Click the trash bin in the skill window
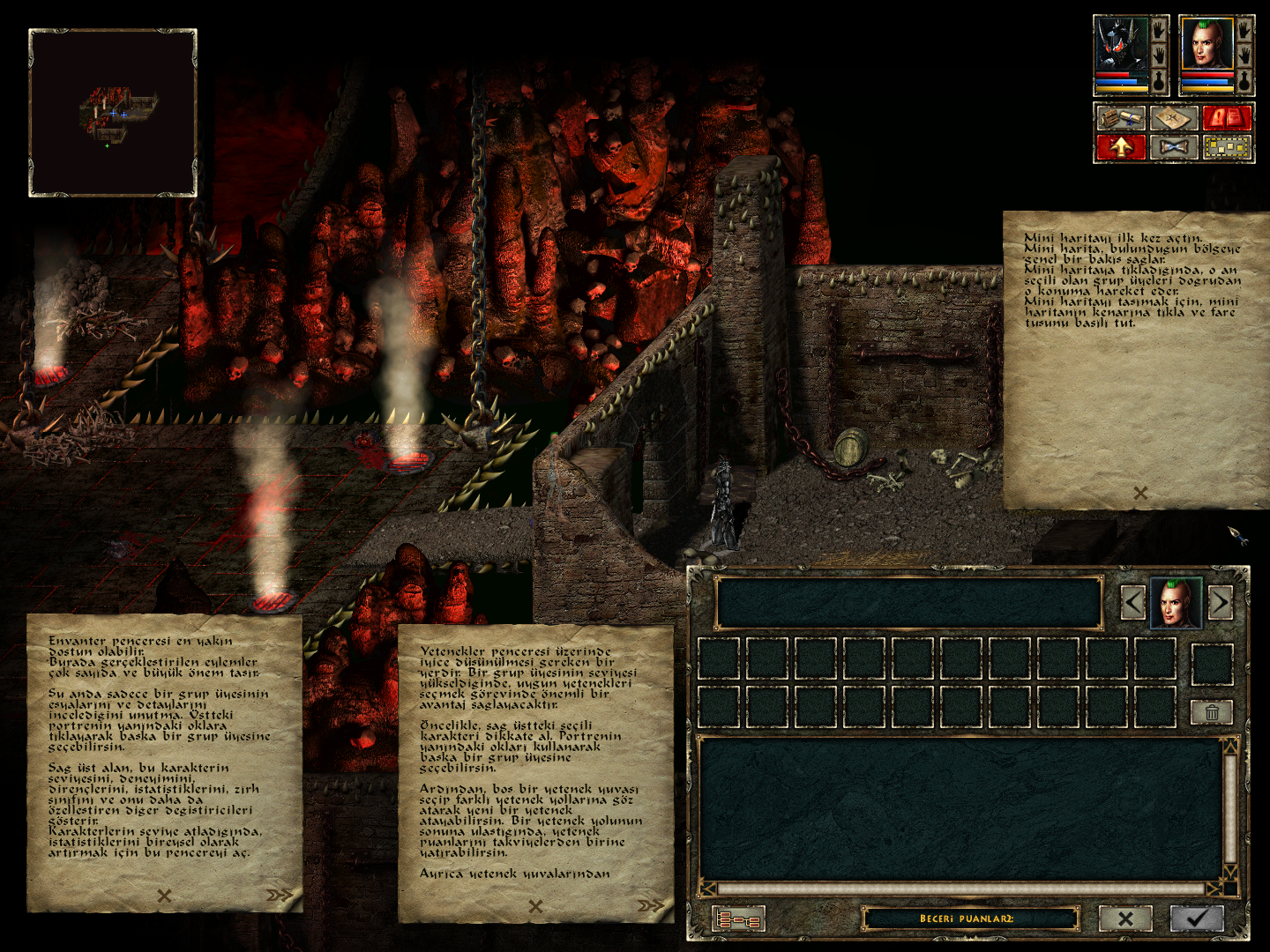Image resolution: width=1270 pixels, height=952 pixels. [x=1214, y=712]
